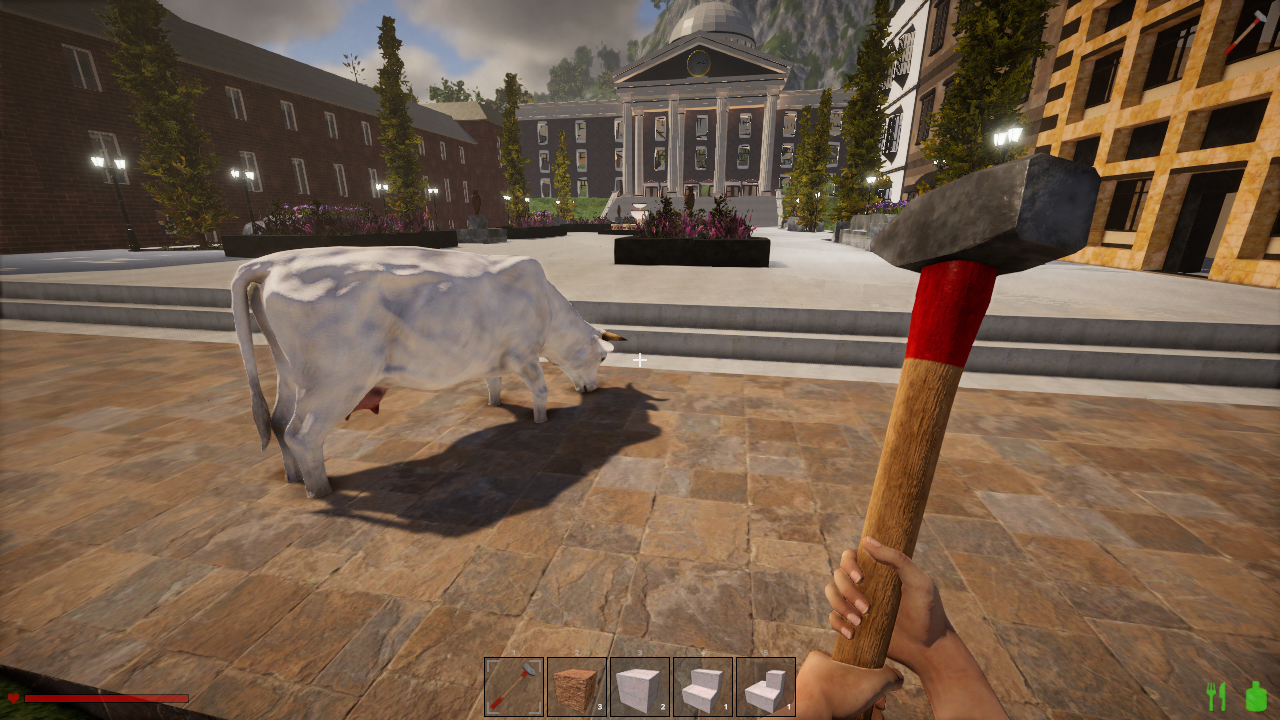The width and height of the screenshot is (1280, 720).
Task: Click the green water bottle thirst icon
Action: click(1256, 695)
